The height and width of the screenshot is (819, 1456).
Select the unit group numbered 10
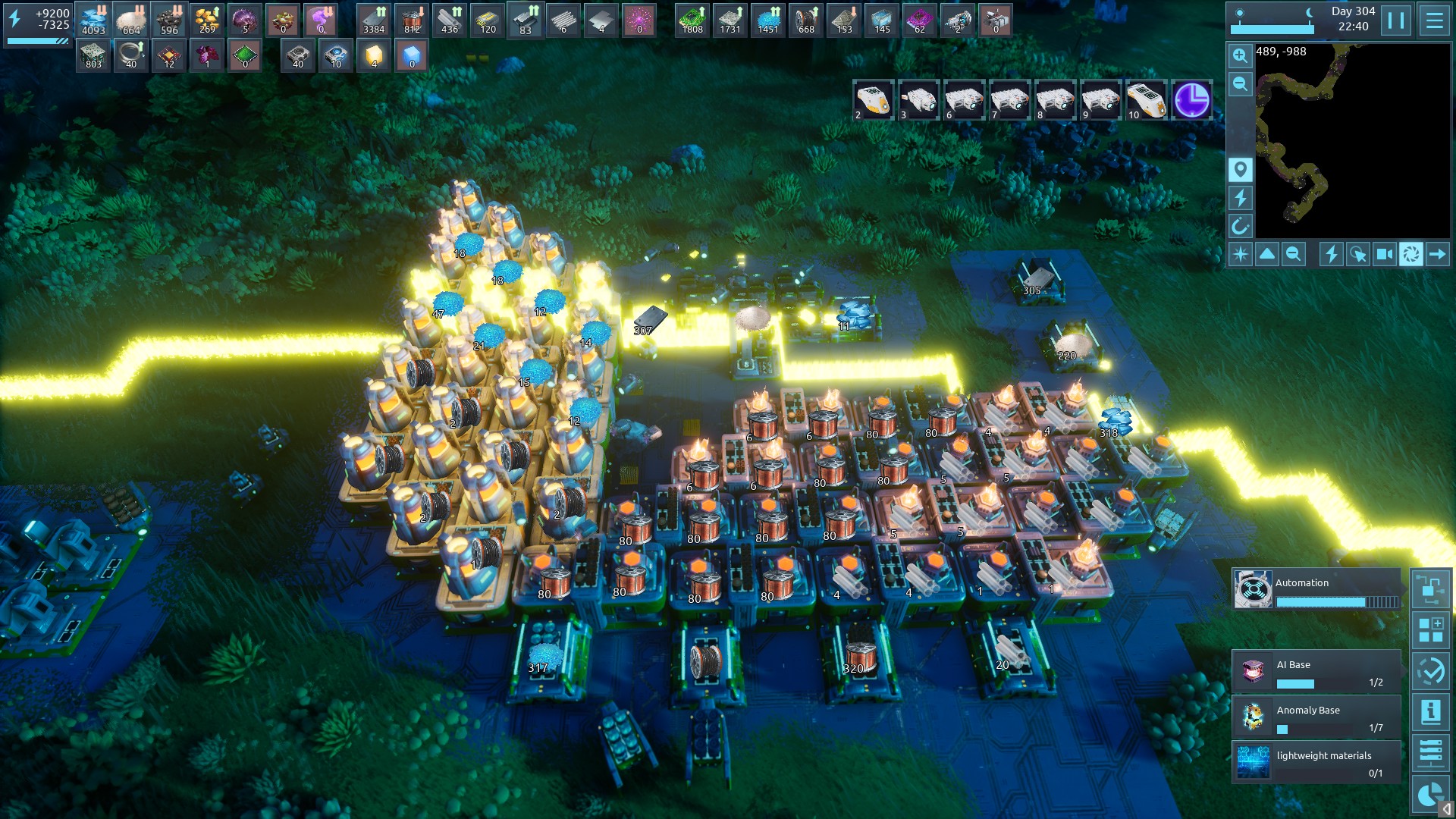(x=1146, y=100)
